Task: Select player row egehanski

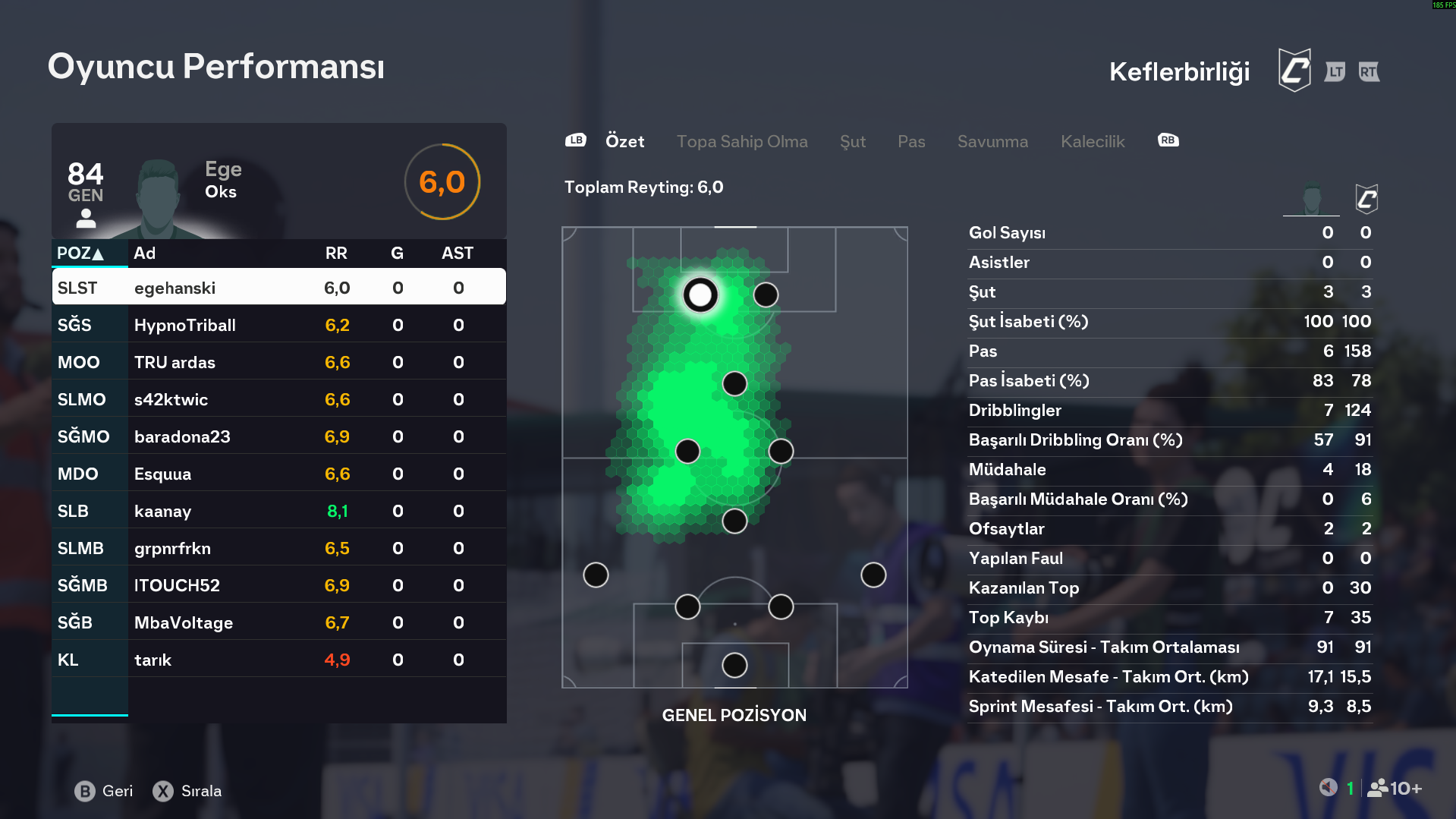Action: pyautogui.click(x=278, y=288)
